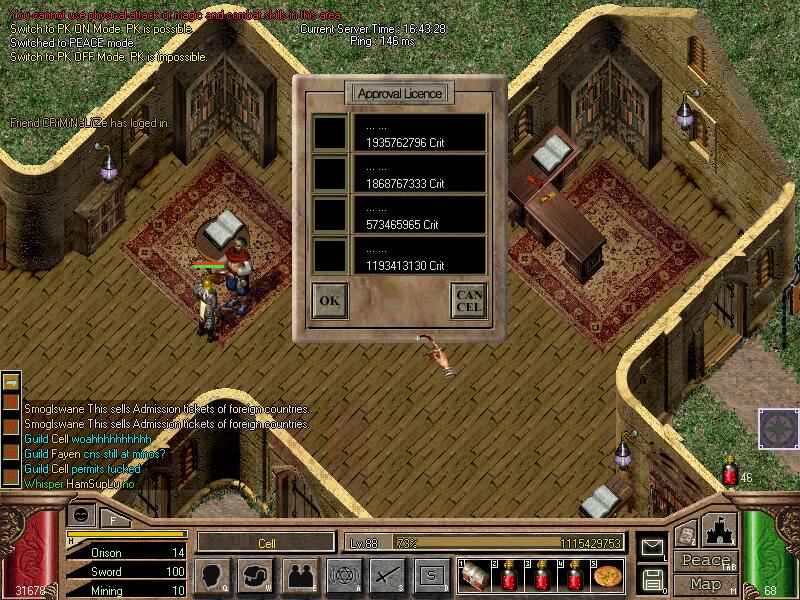The height and width of the screenshot is (600, 800).
Task: Use the pizza food hotbar slot
Action: pyautogui.click(x=607, y=576)
